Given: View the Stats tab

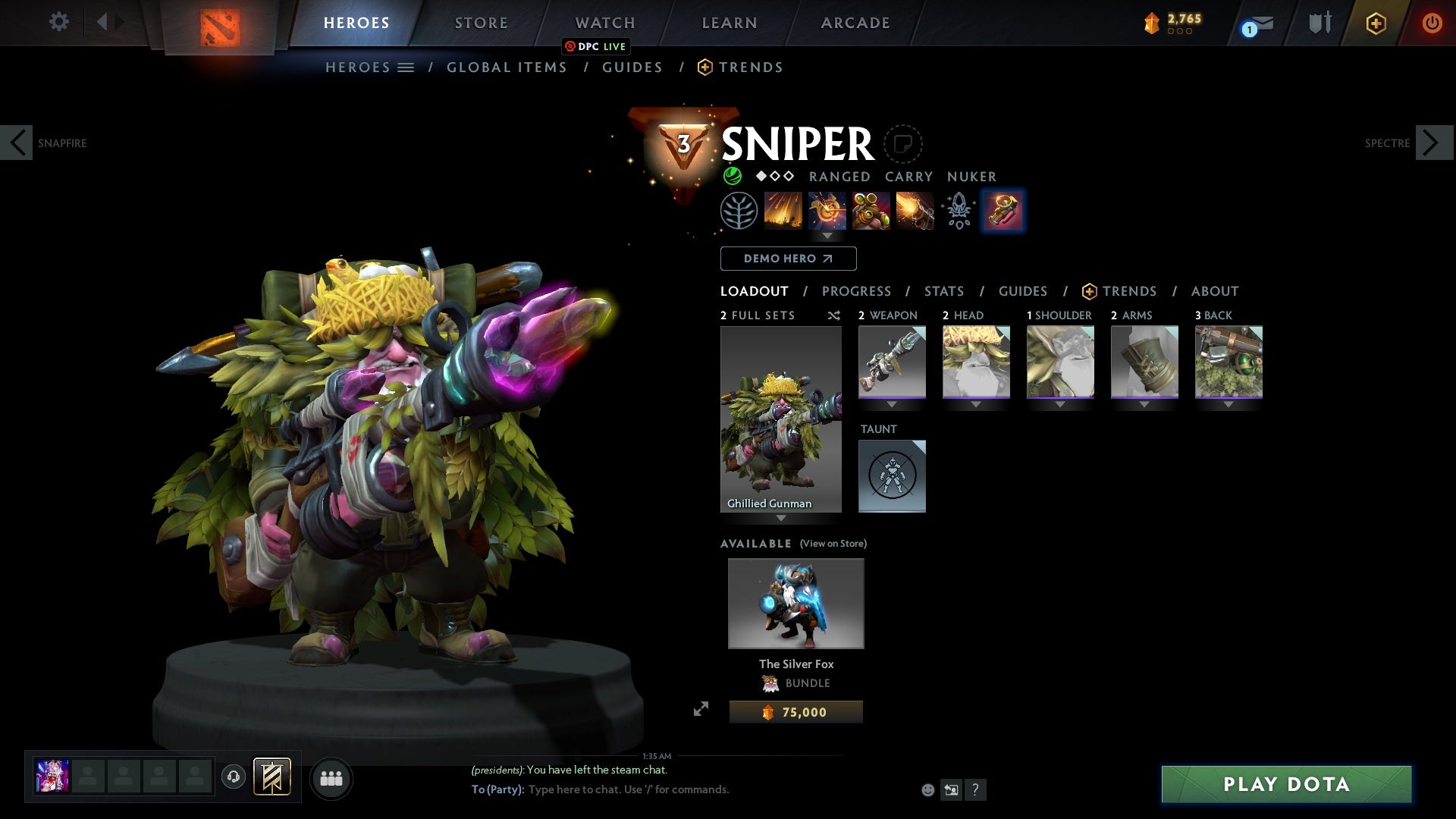Looking at the screenshot, I should [x=943, y=291].
